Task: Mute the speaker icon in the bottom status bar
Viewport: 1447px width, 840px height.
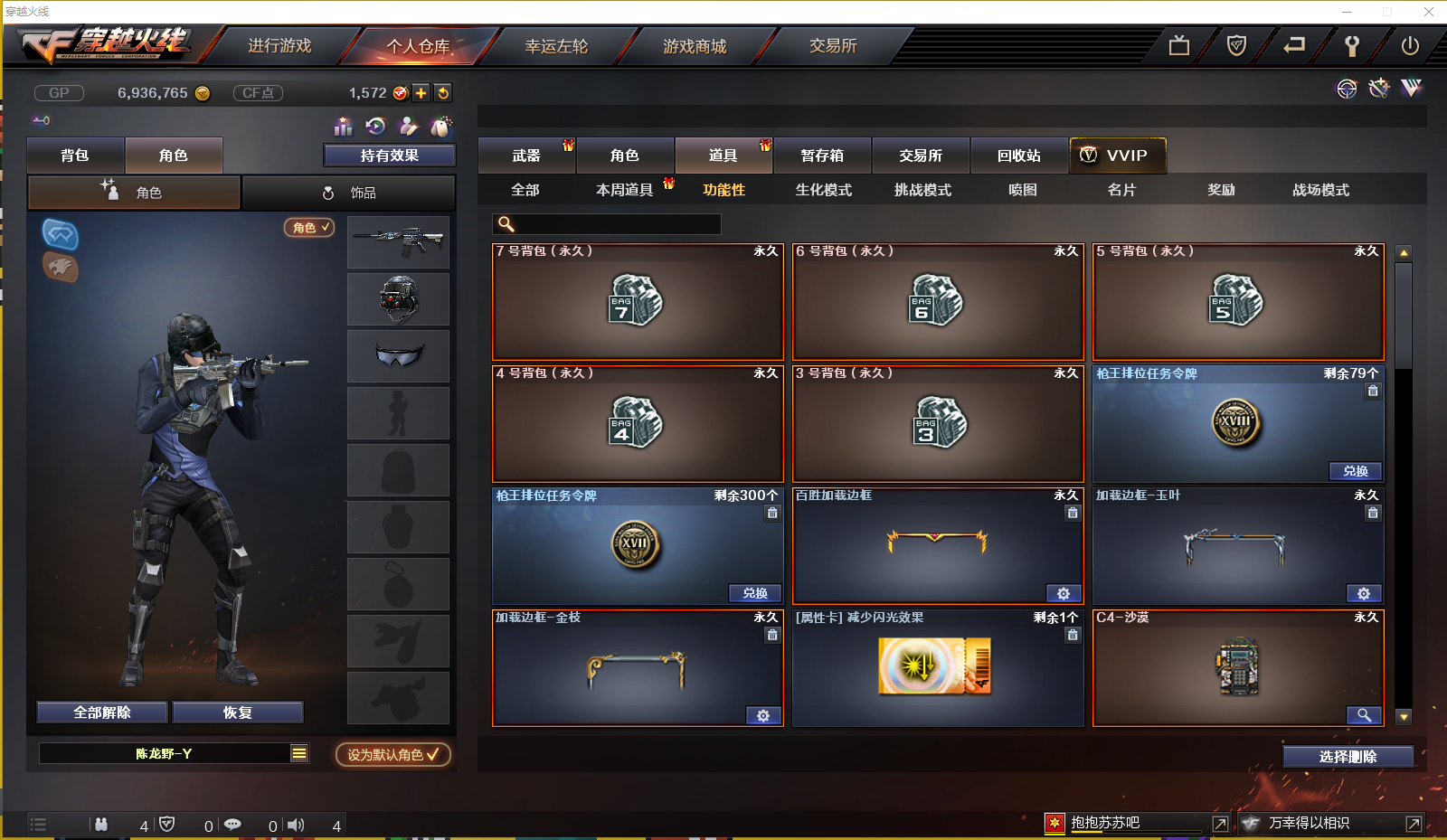Action: 296,824
